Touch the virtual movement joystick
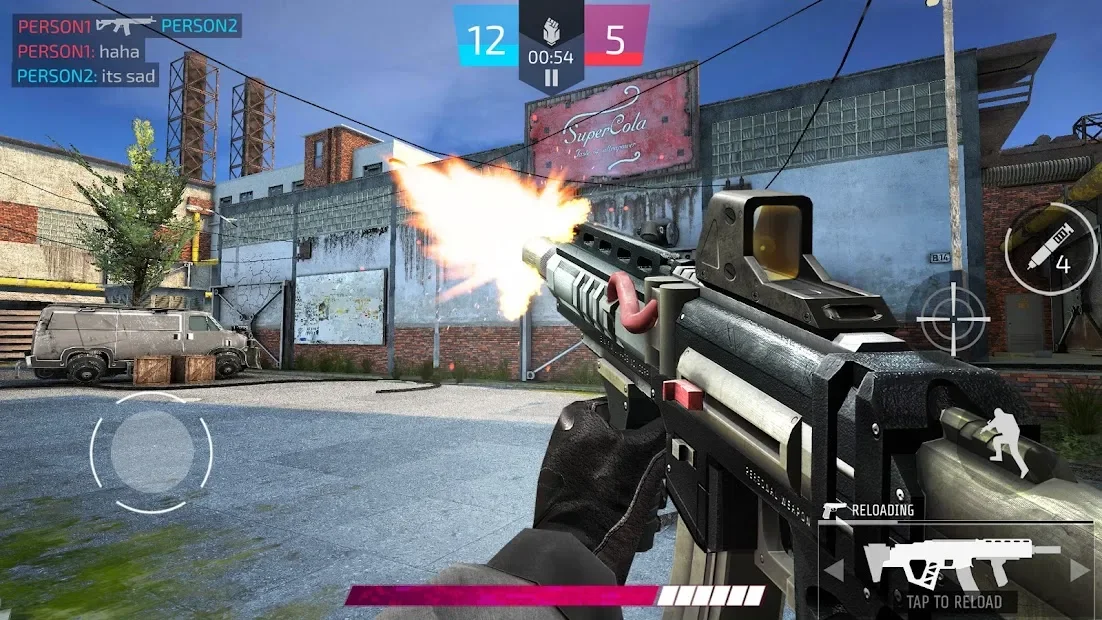 click(151, 452)
